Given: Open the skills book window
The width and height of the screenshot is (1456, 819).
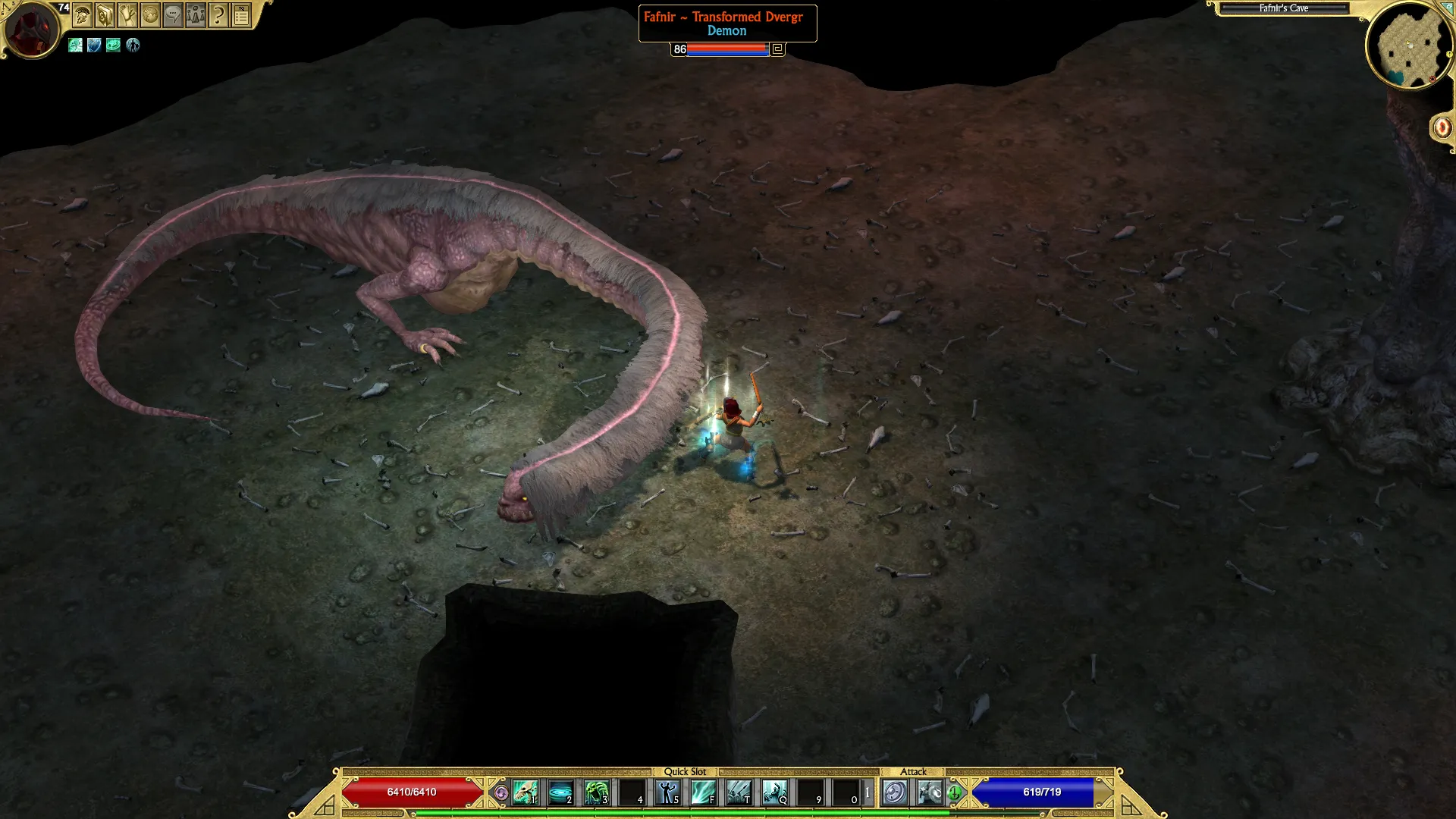Looking at the screenshot, I should (x=105, y=15).
